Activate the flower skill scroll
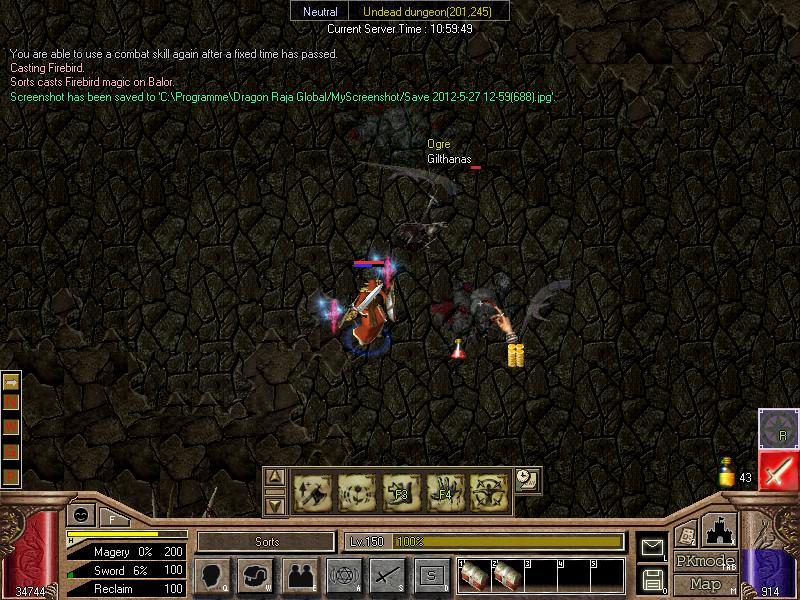 pos(357,491)
